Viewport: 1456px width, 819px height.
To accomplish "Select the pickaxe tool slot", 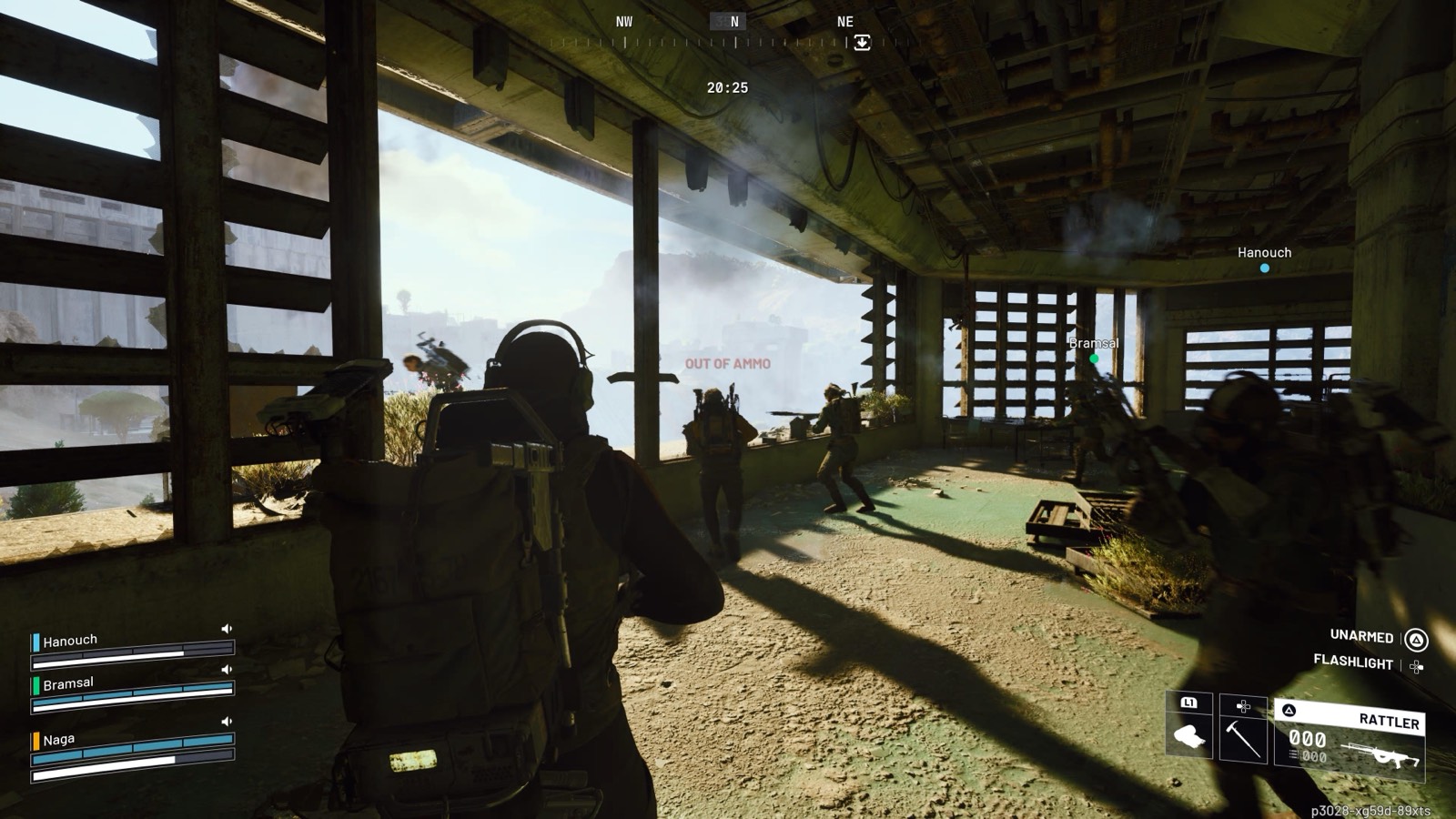I will [1243, 735].
